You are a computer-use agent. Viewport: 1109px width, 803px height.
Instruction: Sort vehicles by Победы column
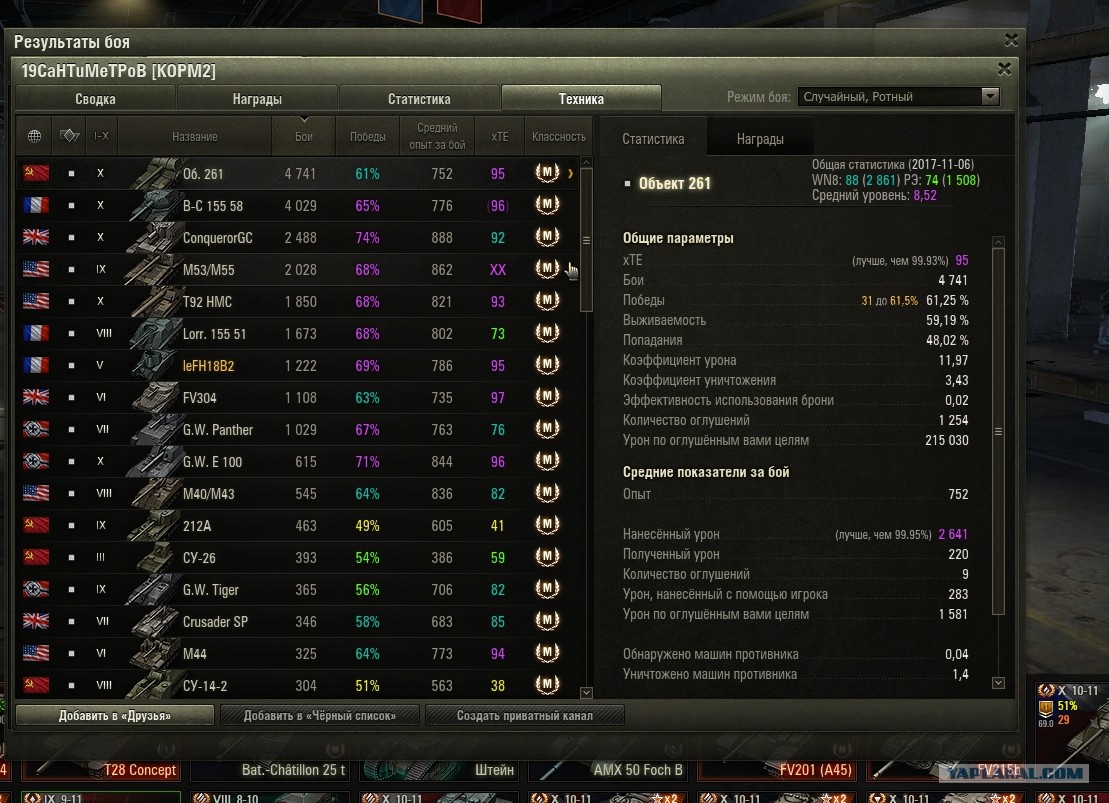(367, 136)
